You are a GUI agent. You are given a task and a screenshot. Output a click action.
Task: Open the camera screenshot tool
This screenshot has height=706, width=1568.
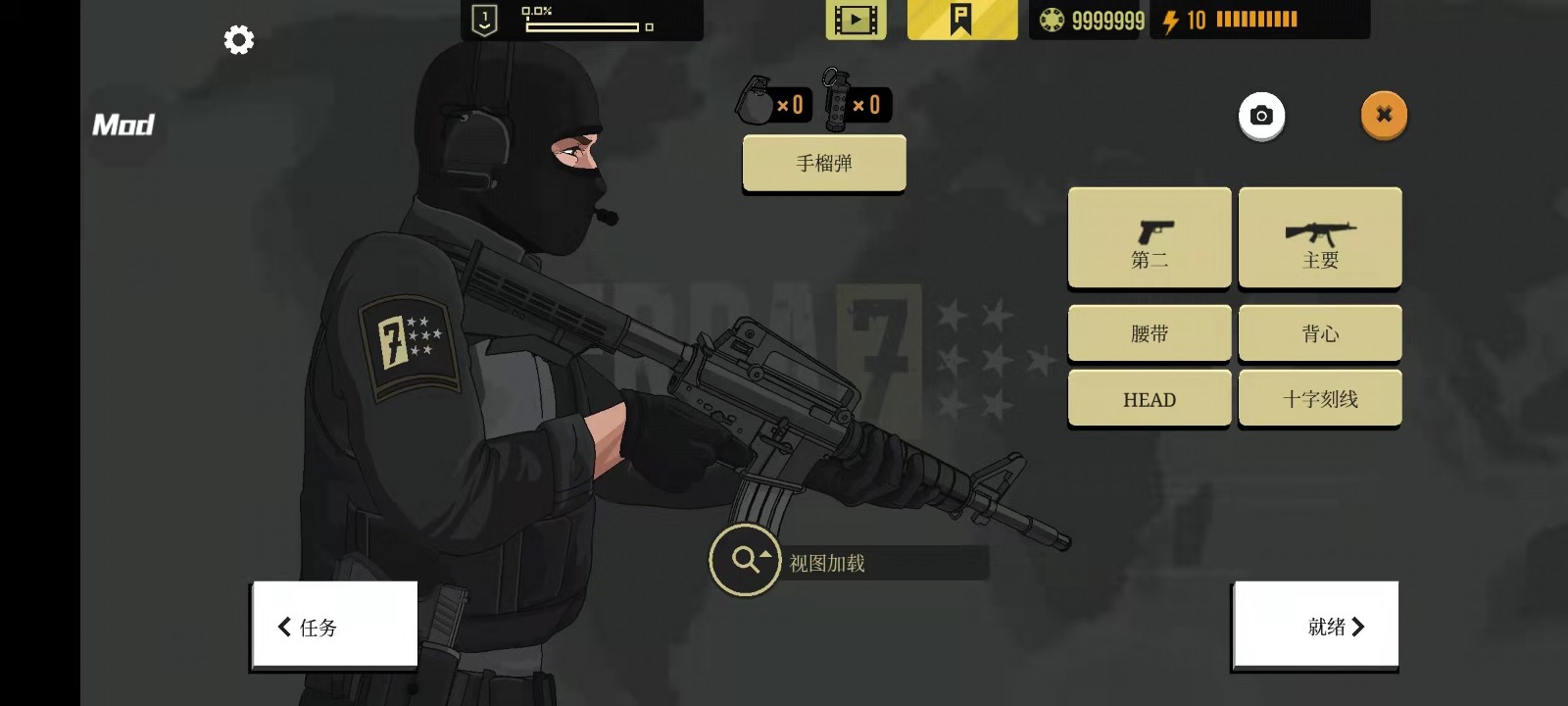point(1261,116)
